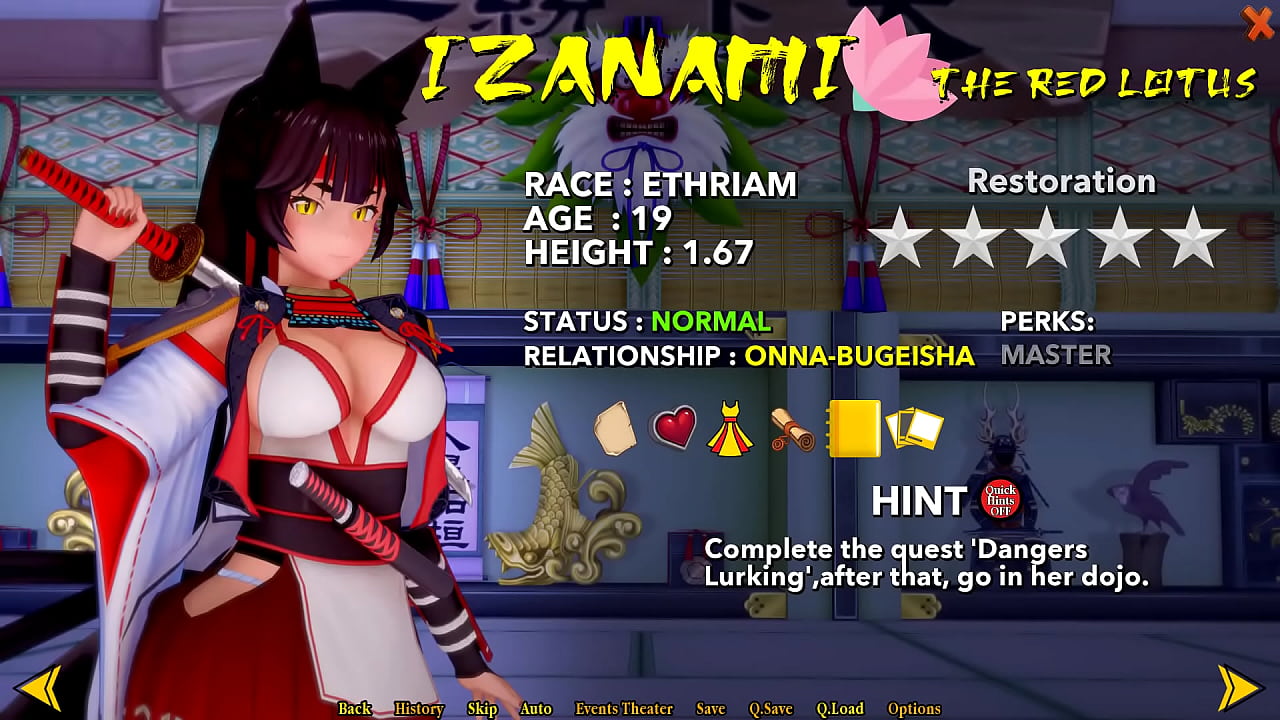The width and height of the screenshot is (1280, 720).
Task: Load the quick save with Q.Load
Action: coord(840,709)
